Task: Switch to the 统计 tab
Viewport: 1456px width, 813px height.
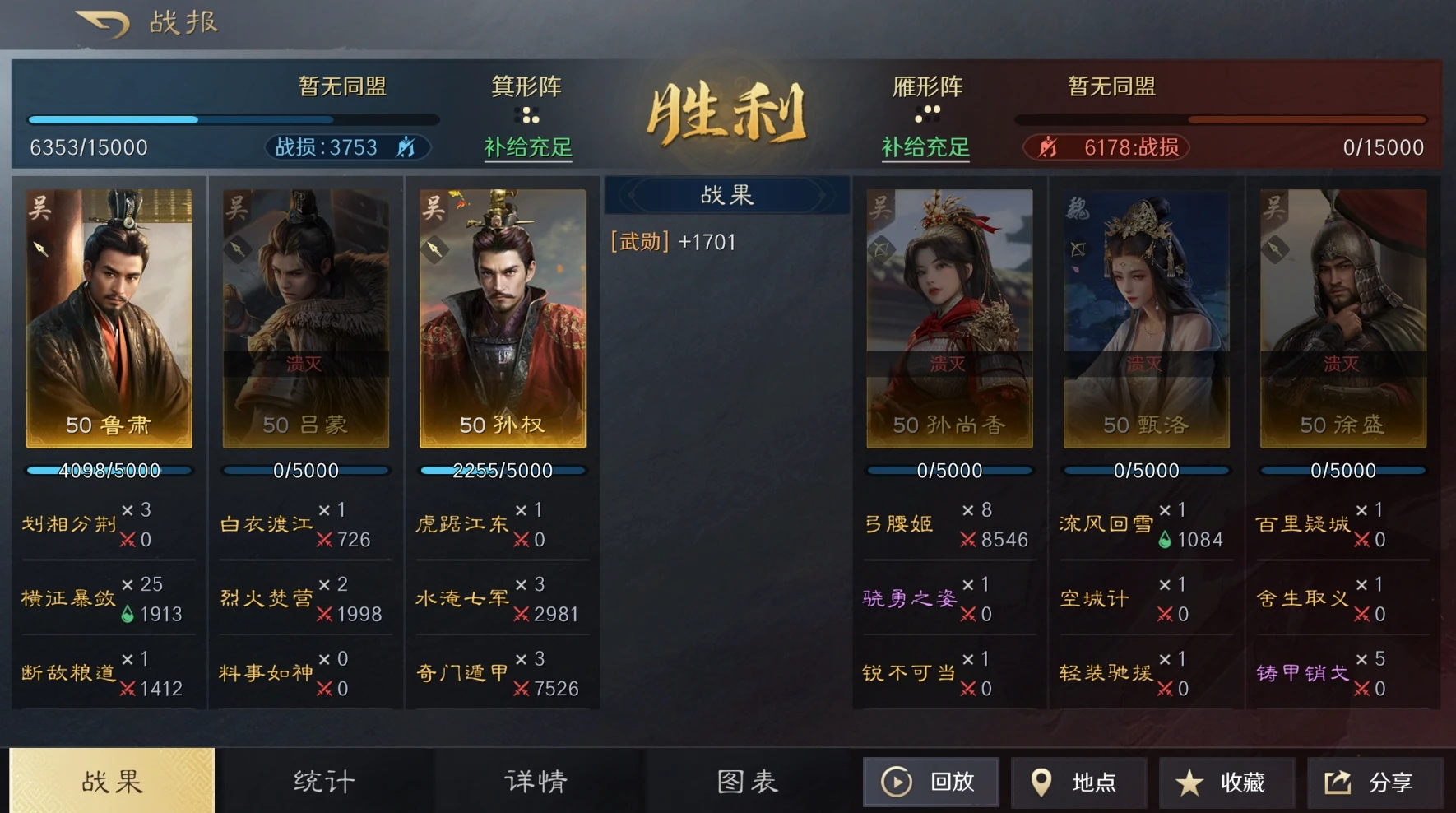Action: pos(321,780)
